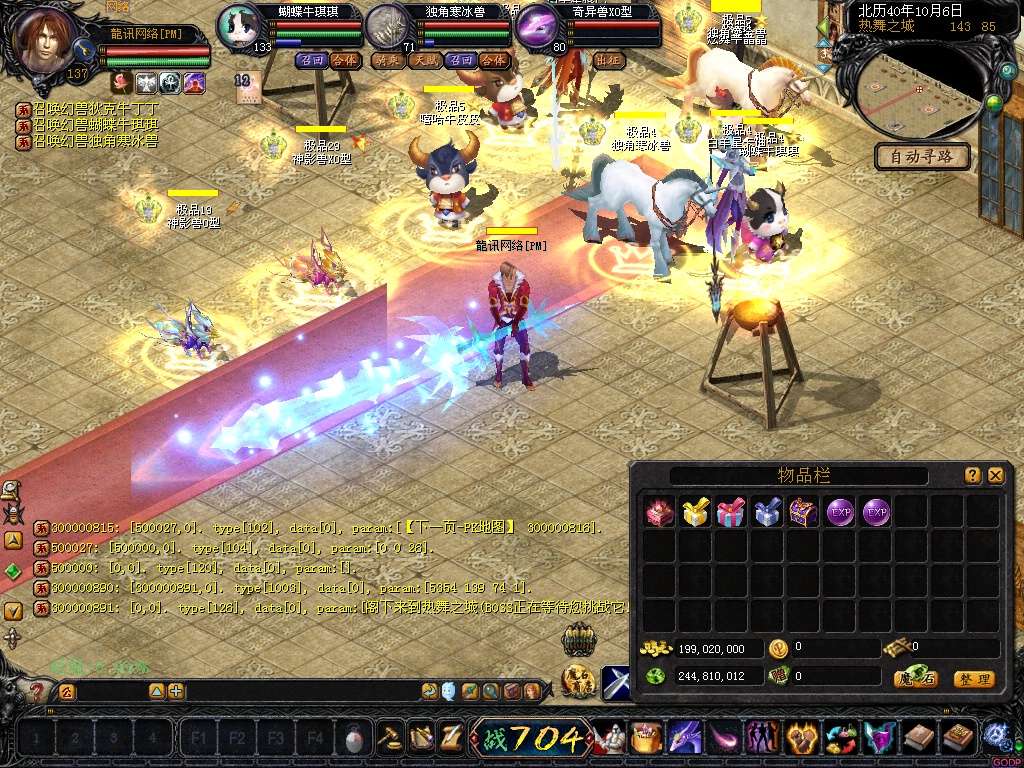Screen dimensions: 1024x768
Task: Activate the 自动寻路 auto-pathfinding button
Action: [922, 157]
